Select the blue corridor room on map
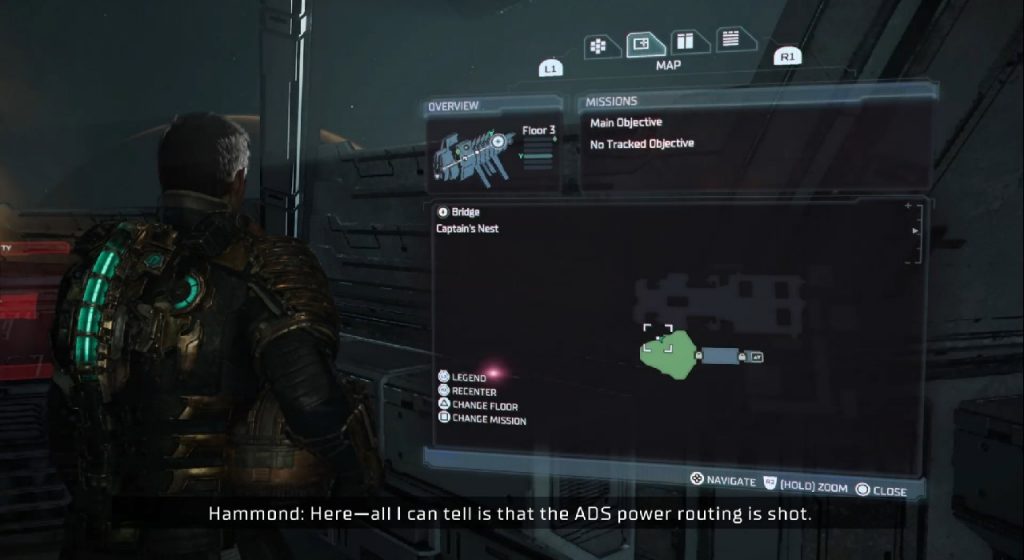 click(x=719, y=355)
